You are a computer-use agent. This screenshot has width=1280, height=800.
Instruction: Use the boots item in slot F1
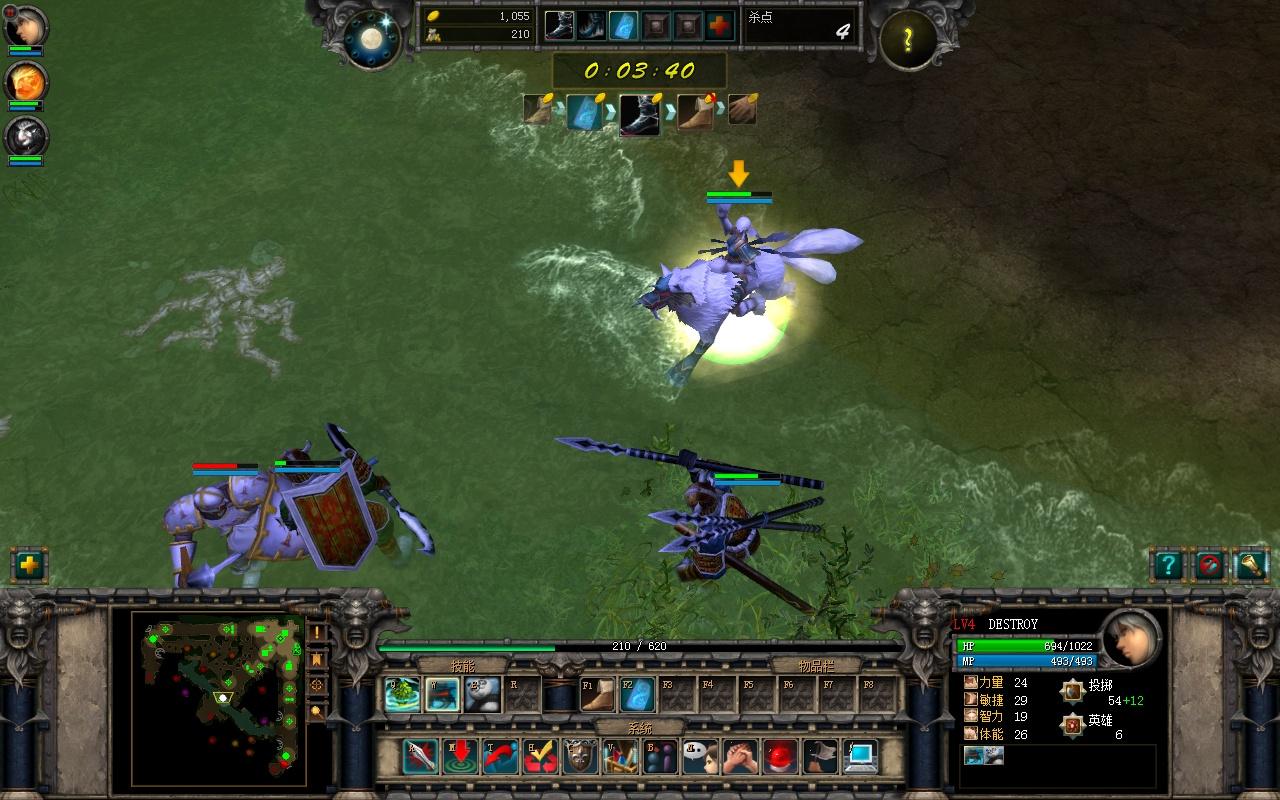pyautogui.click(x=597, y=692)
